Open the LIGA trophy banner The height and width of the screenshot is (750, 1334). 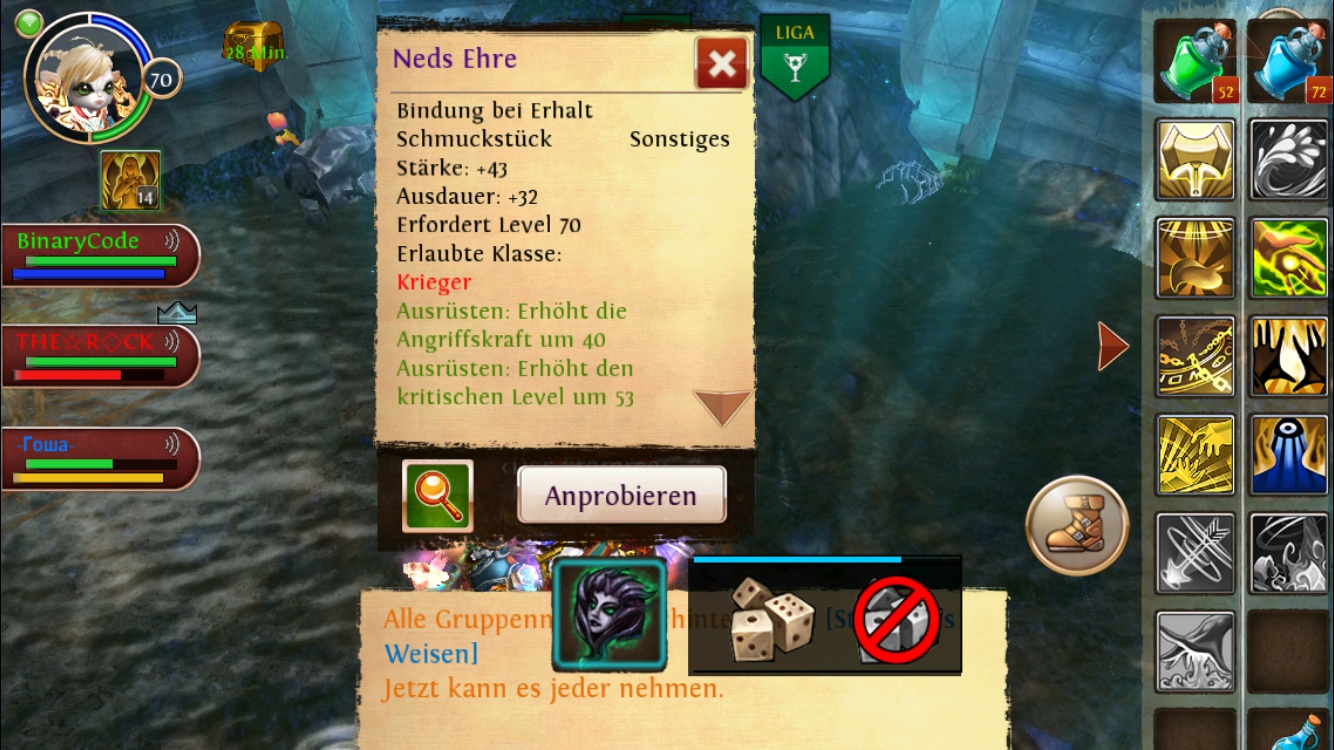pyautogui.click(x=795, y=57)
